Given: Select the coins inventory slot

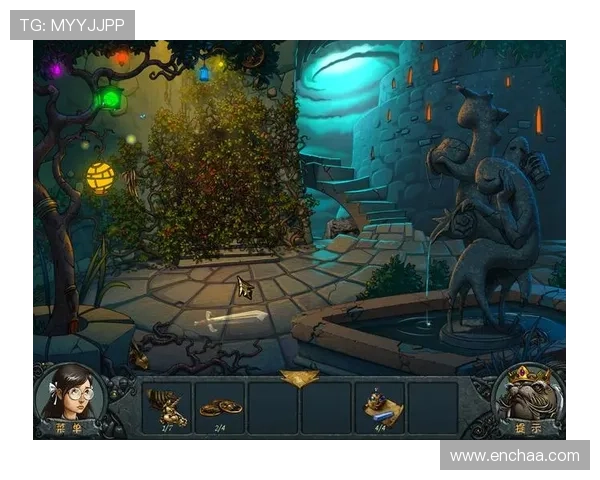Looking at the screenshot, I should click(x=219, y=407).
